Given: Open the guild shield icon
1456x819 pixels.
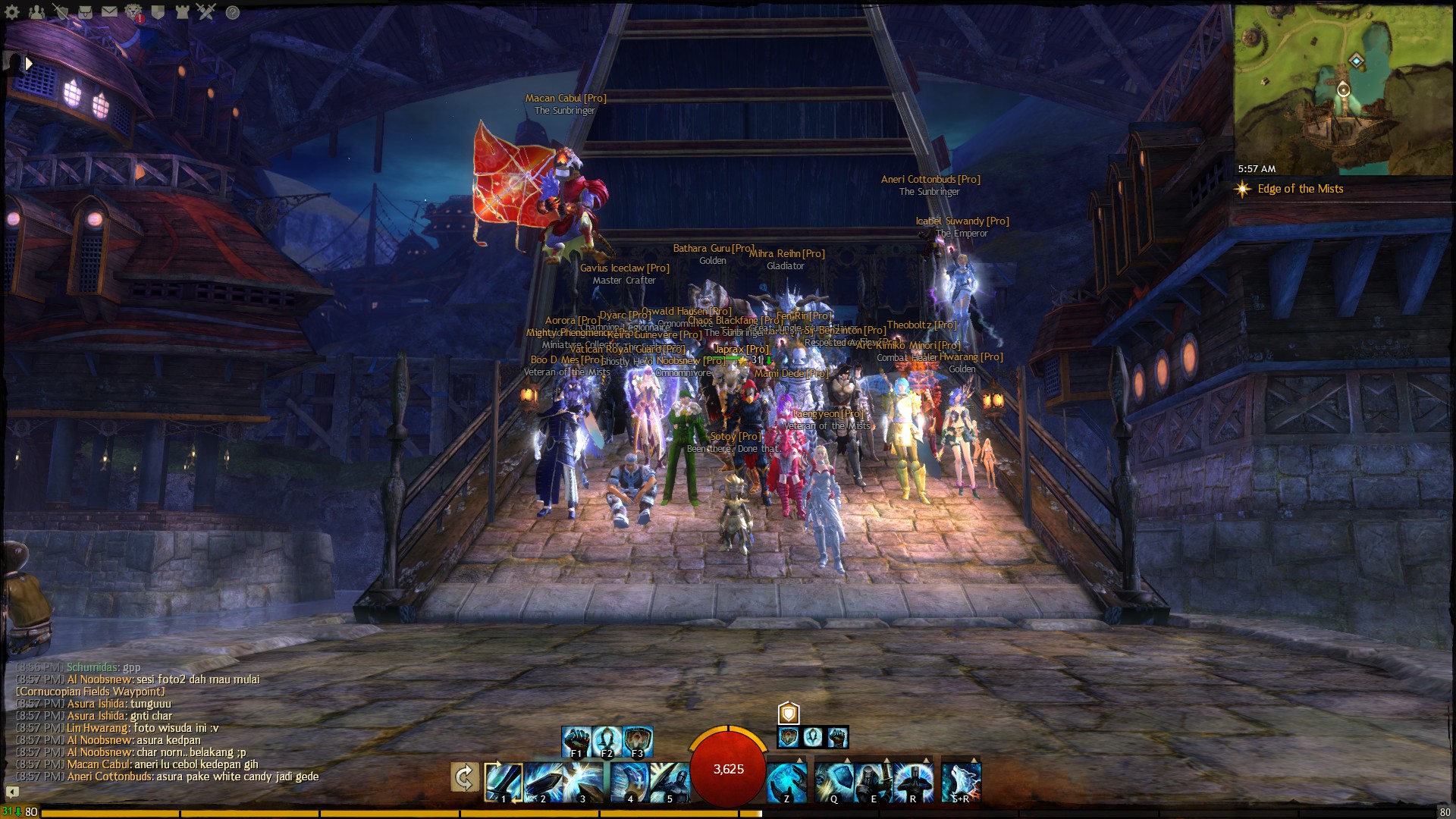Looking at the screenshot, I should click(x=158, y=12).
